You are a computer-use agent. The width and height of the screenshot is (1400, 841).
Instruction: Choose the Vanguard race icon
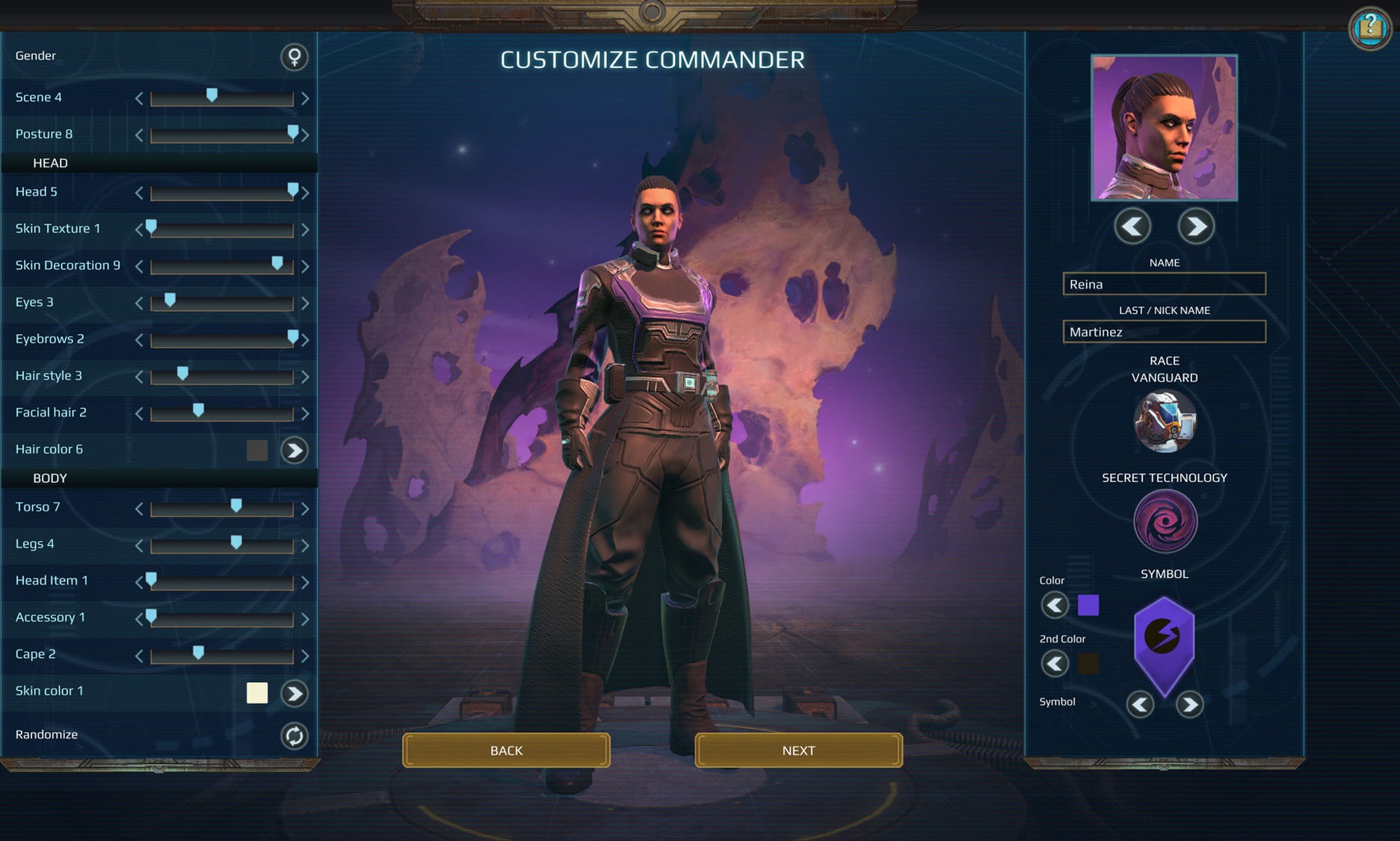pos(1164,422)
